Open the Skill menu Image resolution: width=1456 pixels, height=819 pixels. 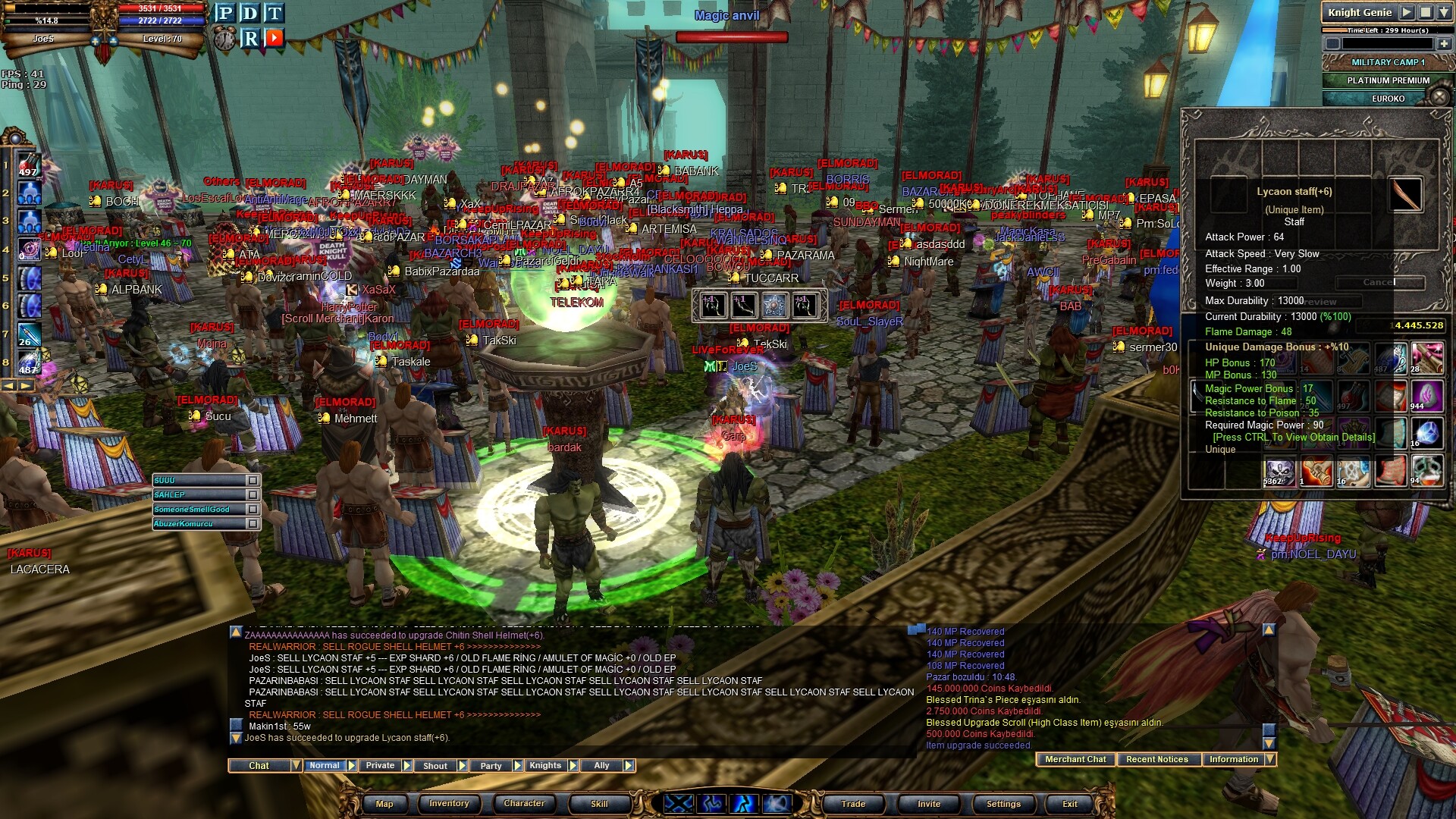click(x=599, y=804)
